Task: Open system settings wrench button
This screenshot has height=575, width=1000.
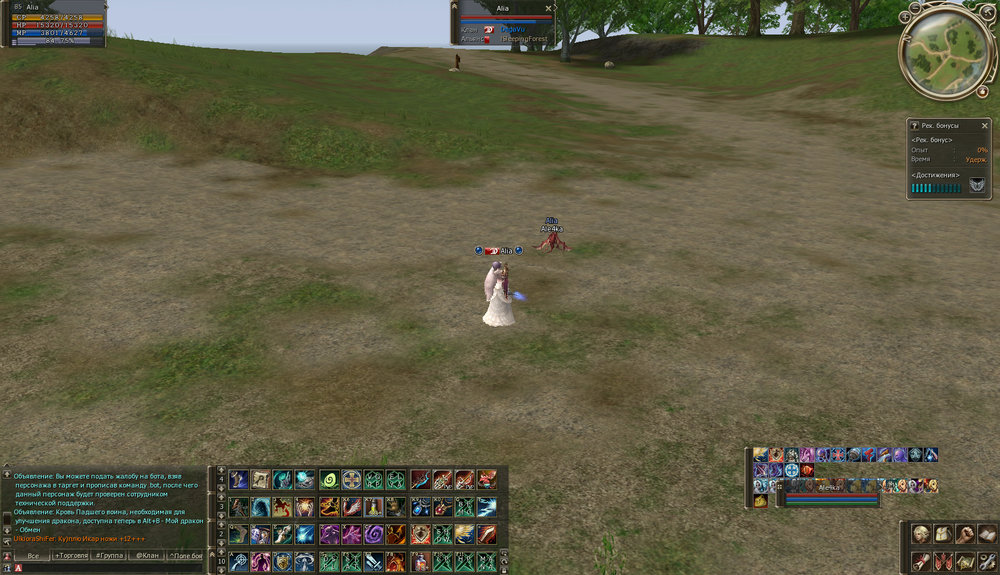Action: point(986,560)
